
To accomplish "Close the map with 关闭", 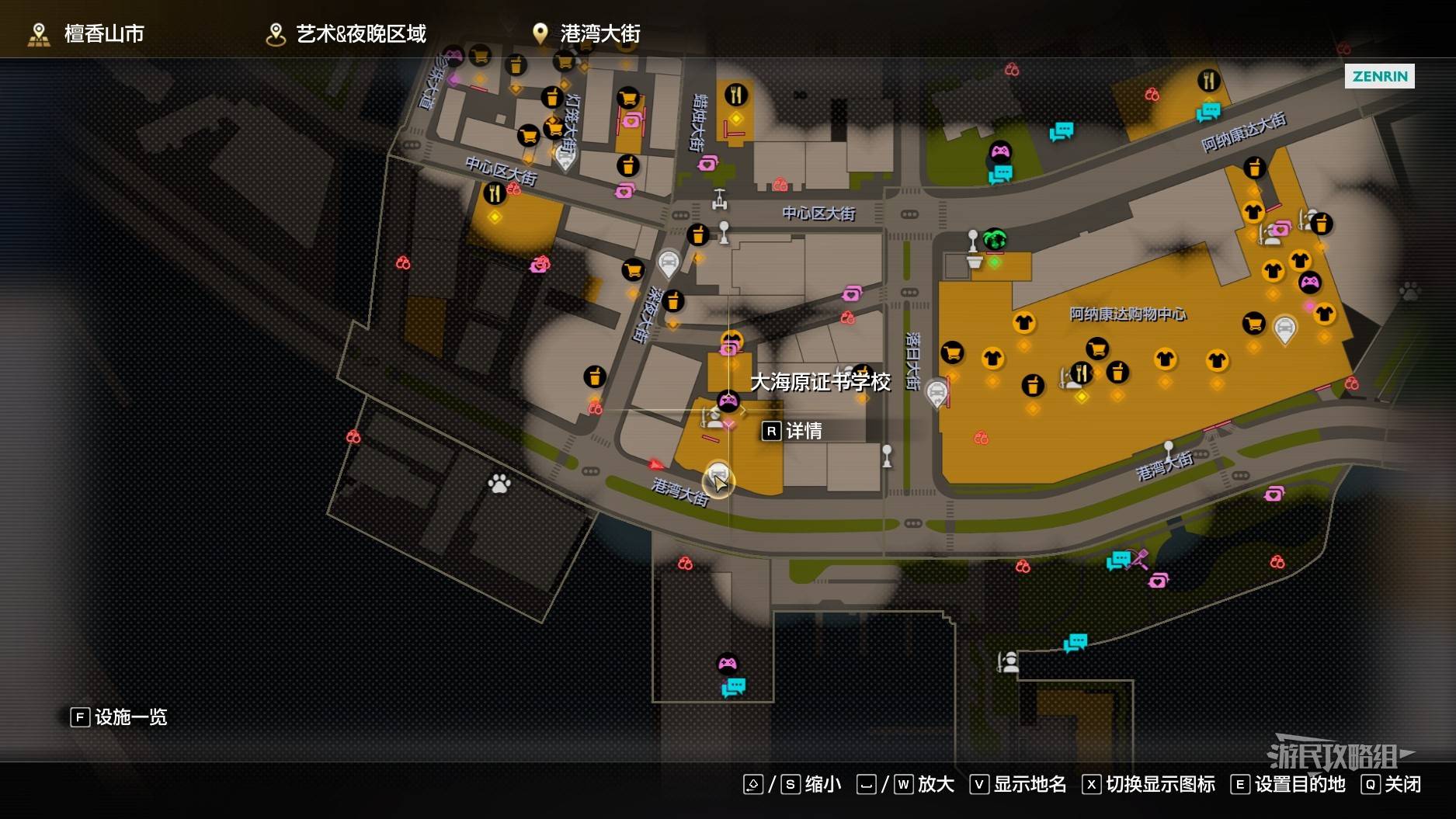I will (x=1392, y=784).
